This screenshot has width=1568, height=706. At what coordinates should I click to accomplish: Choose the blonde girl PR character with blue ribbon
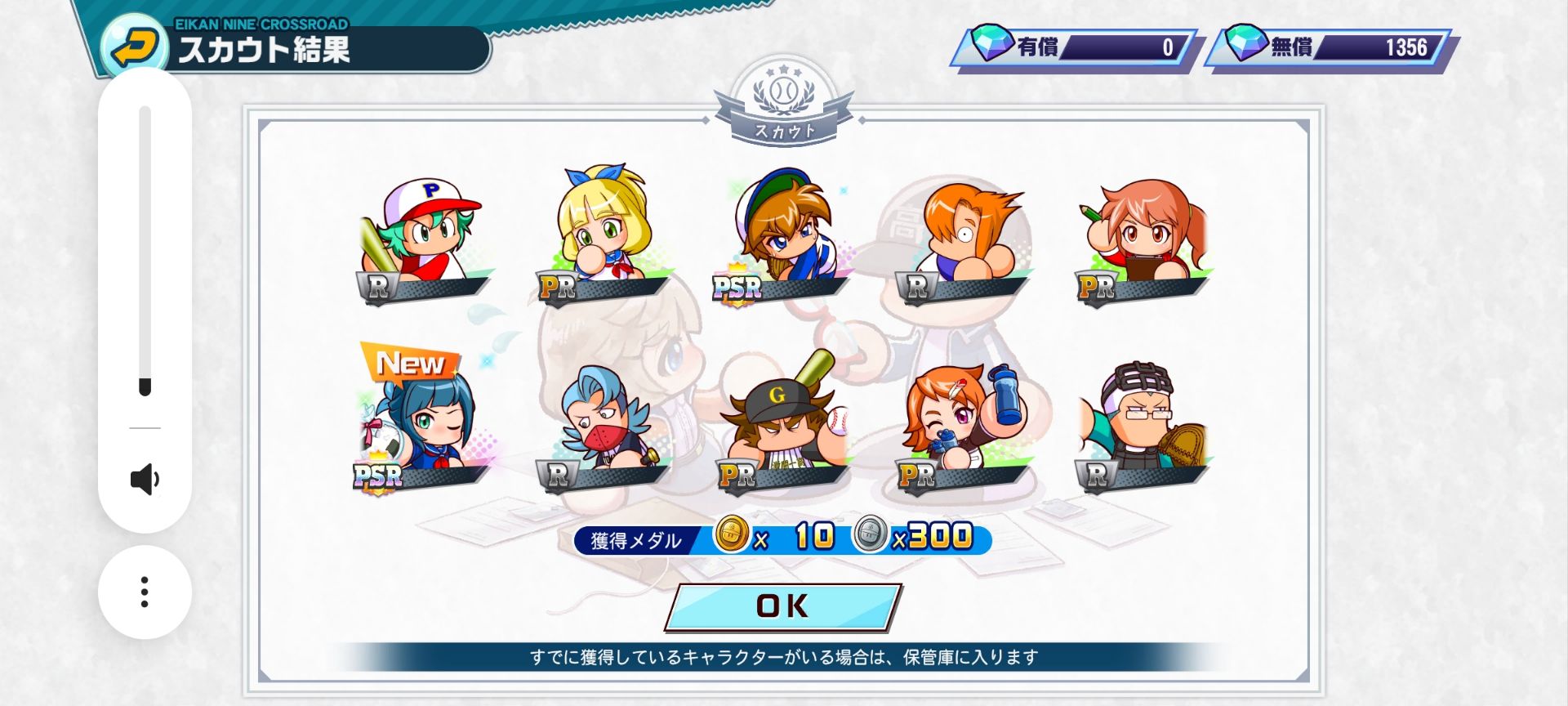(x=602, y=233)
